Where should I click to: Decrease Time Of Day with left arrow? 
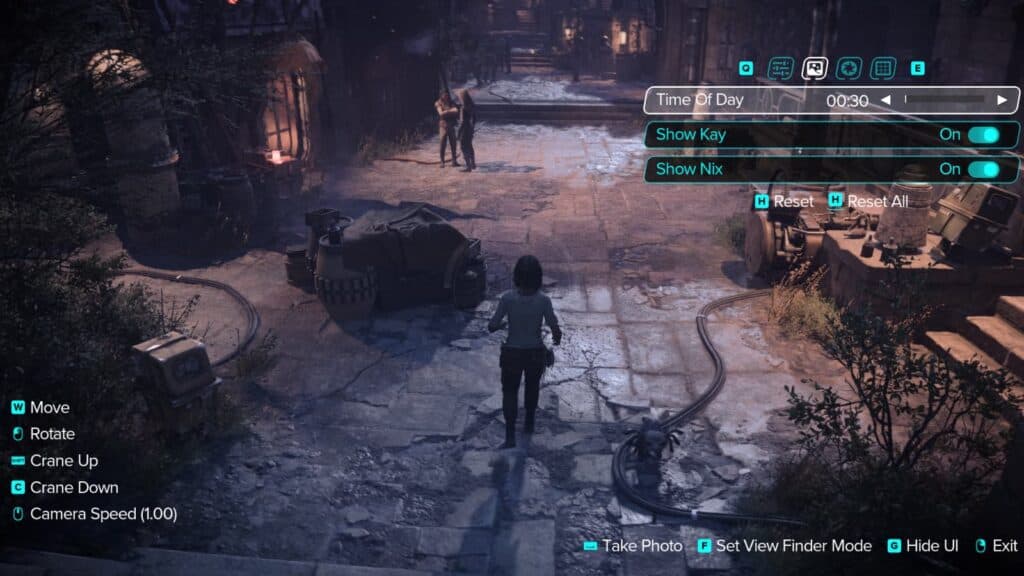pos(886,100)
